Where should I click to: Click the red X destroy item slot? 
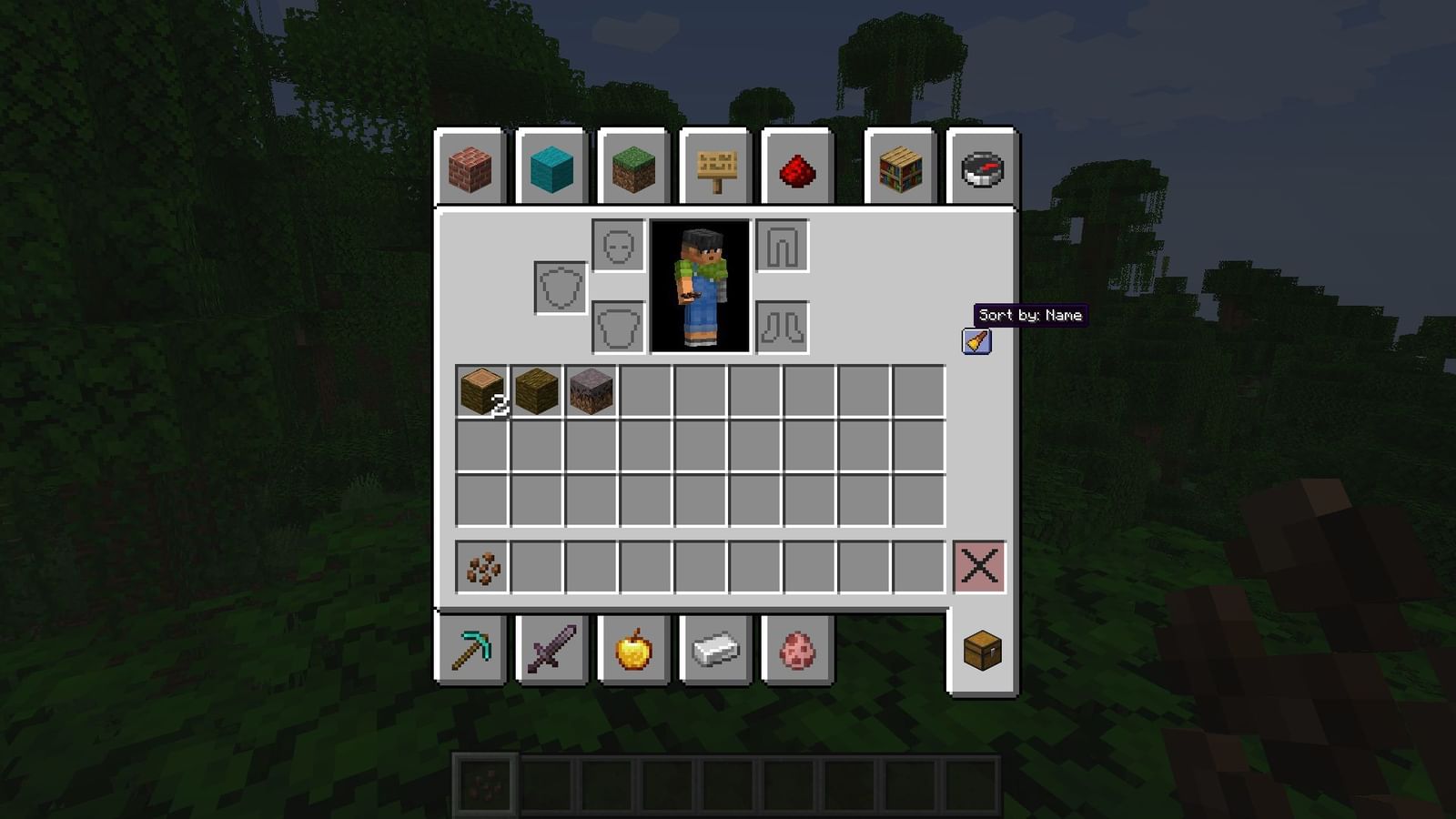coord(981,567)
